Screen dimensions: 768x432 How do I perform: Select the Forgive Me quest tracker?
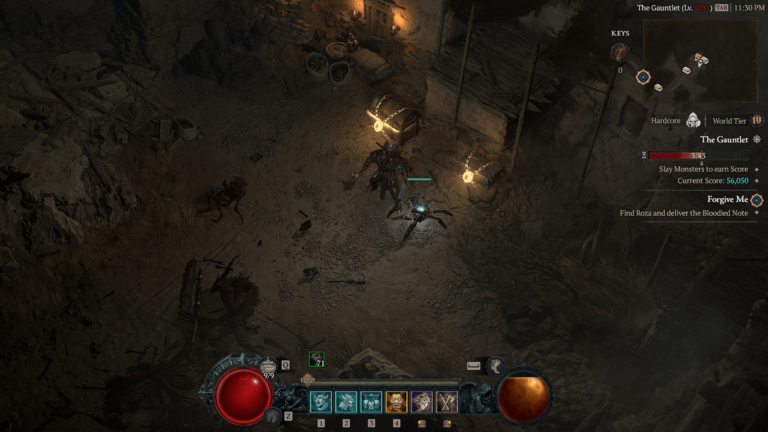[x=727, y=199]
